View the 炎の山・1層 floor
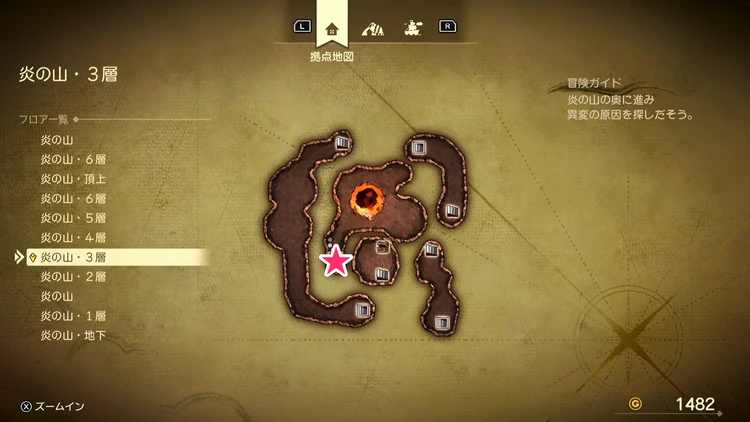Viewport: 750px width, 422px height. [x=74, y=315]
